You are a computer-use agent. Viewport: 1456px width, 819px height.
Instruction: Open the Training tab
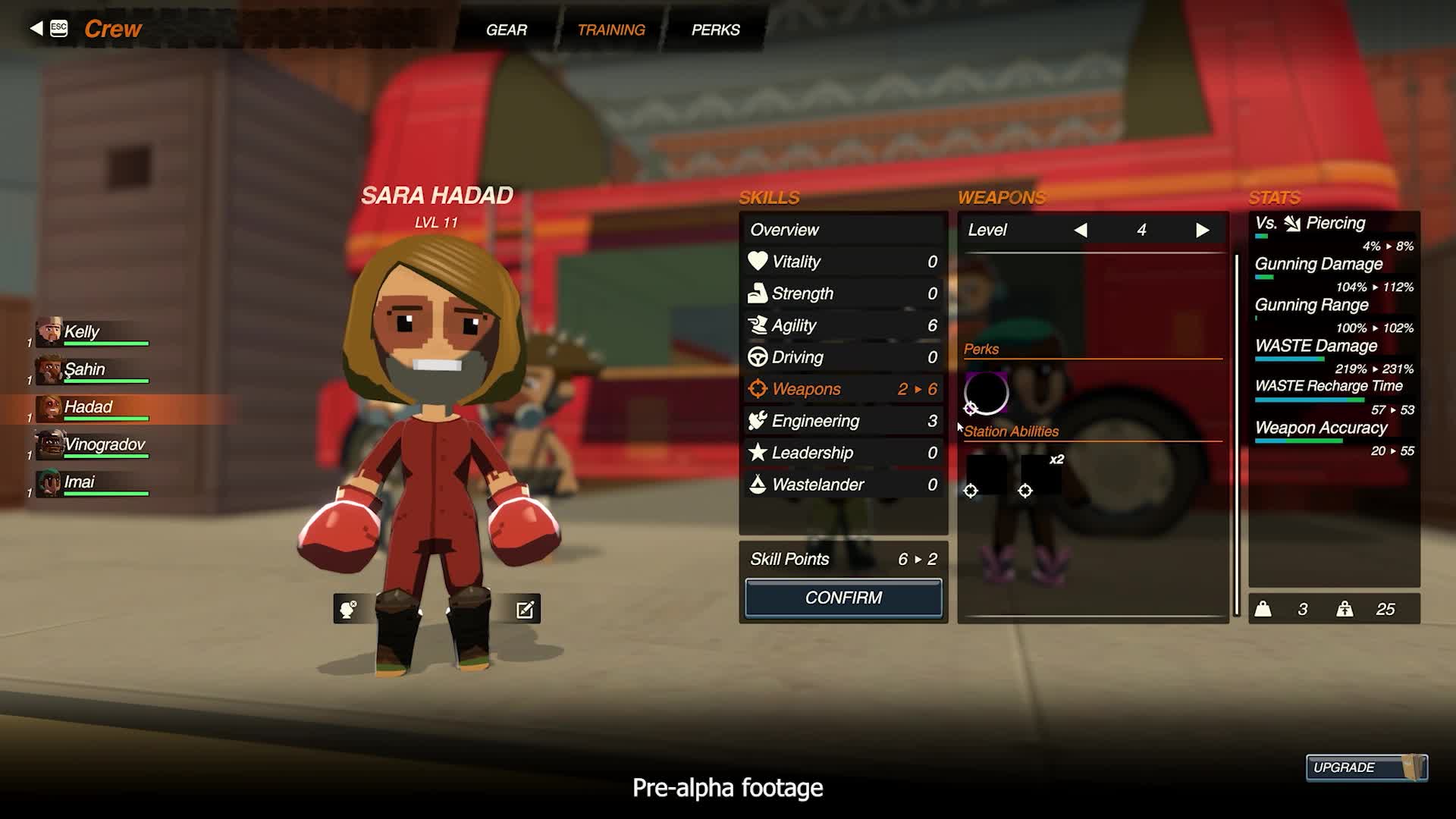click(610, 30)
